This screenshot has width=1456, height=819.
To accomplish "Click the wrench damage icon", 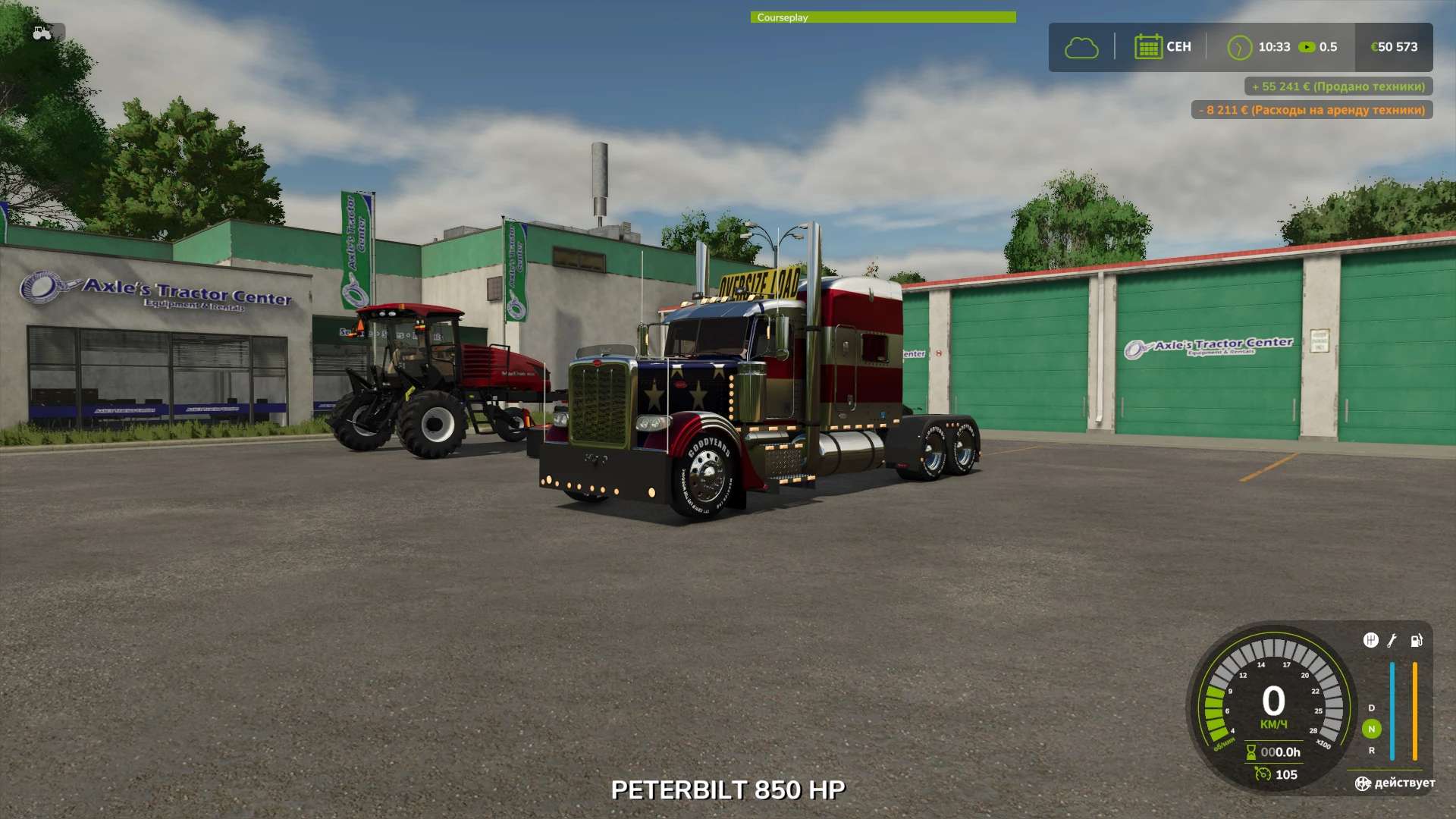I will [1392, 641].
